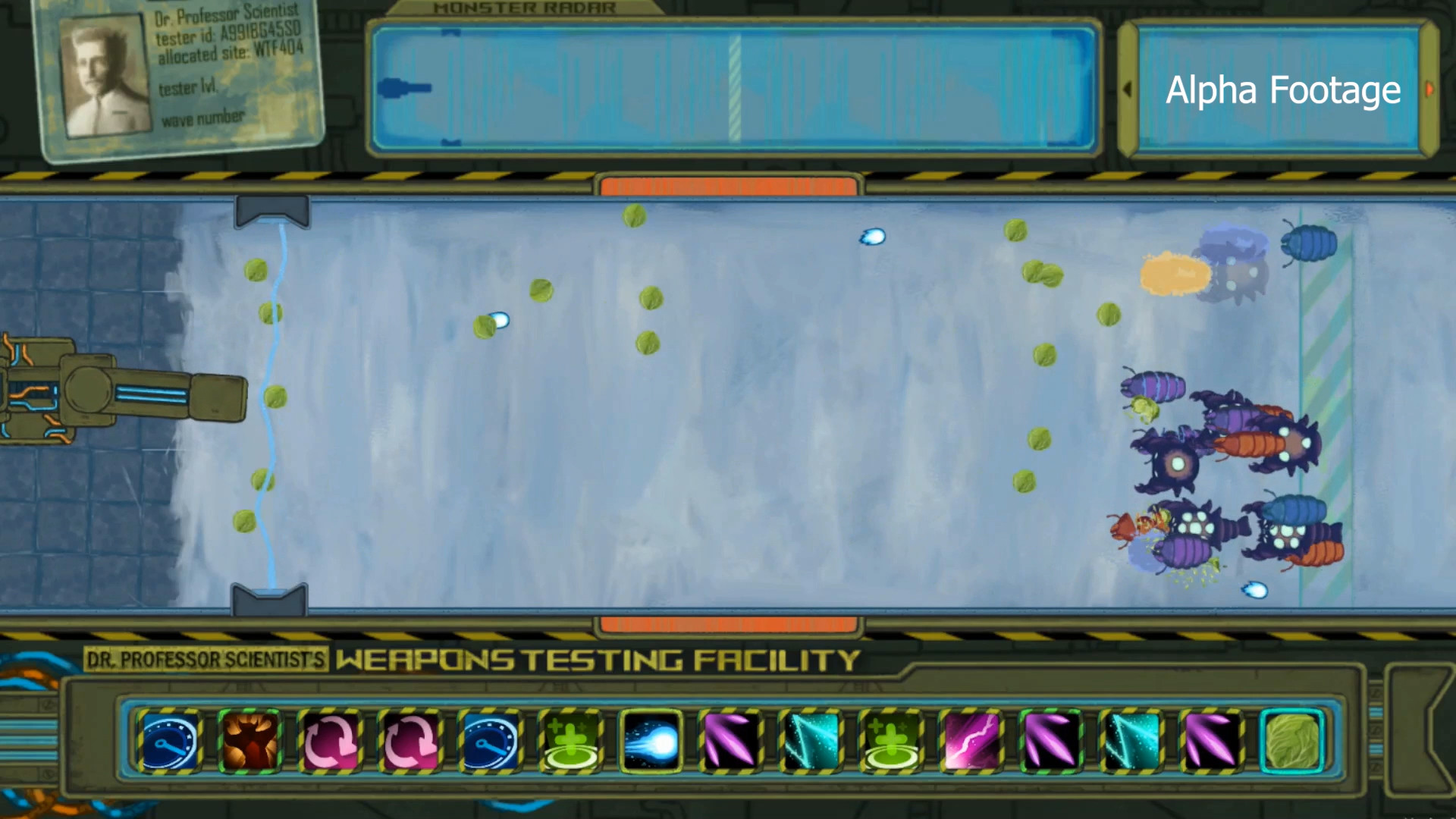Image resolution: width=1456 pixels, height=819 pixels.
Task: Toggle the green-striped purple spikes slot
Action: (1053, 739)
